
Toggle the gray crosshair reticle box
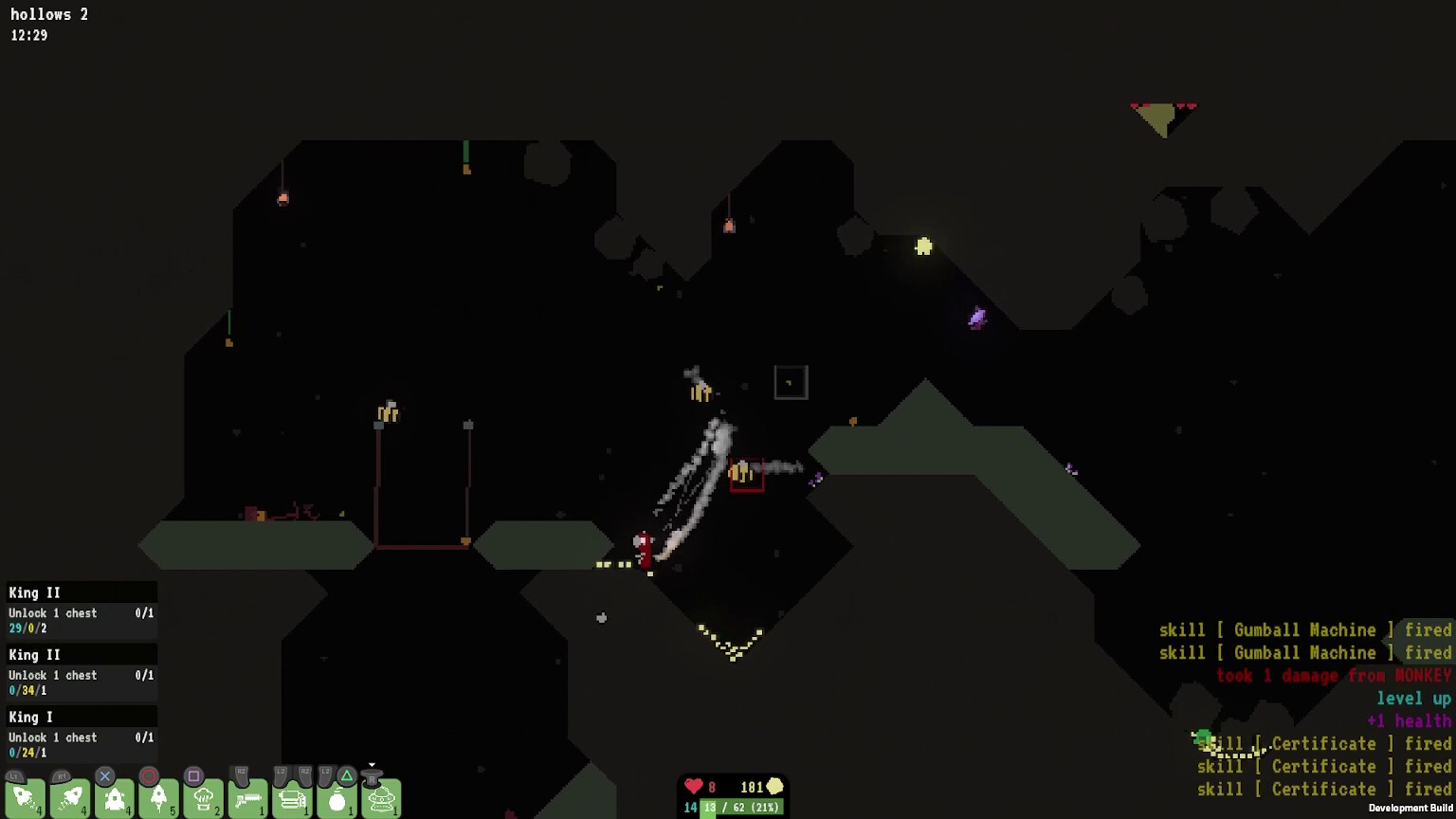pos(790,381)
